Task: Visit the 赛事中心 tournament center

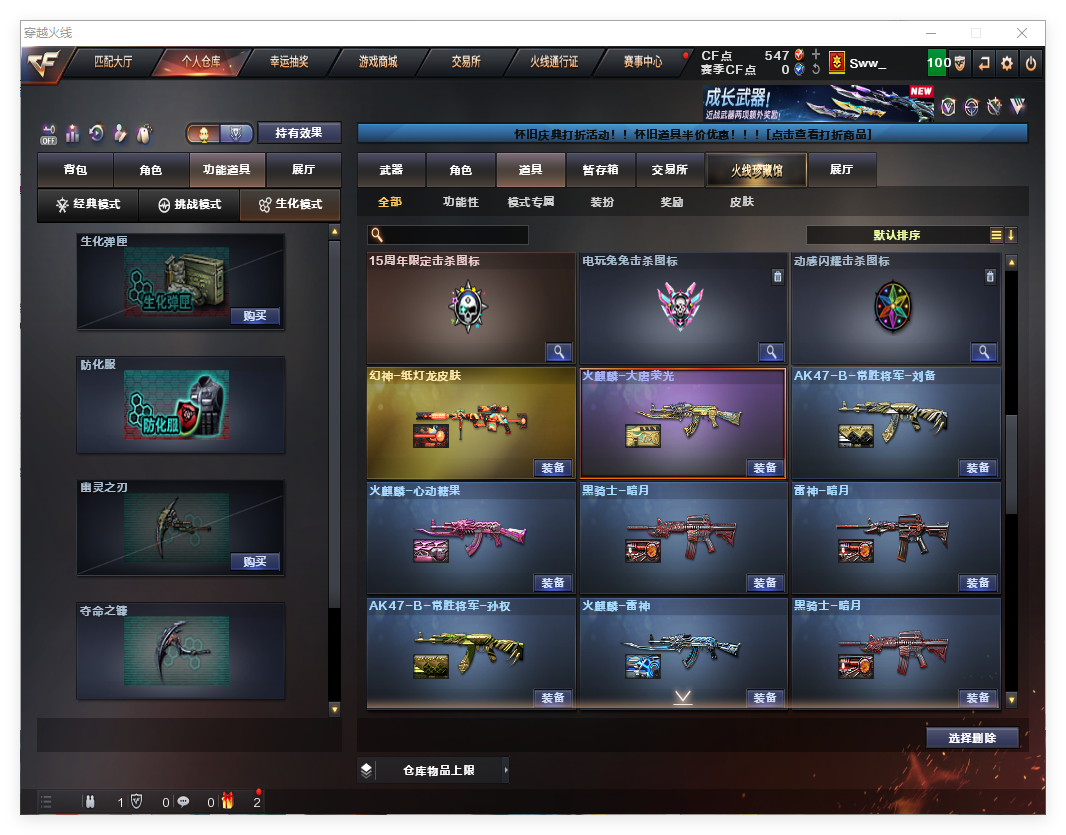Action: pos(642,62)
